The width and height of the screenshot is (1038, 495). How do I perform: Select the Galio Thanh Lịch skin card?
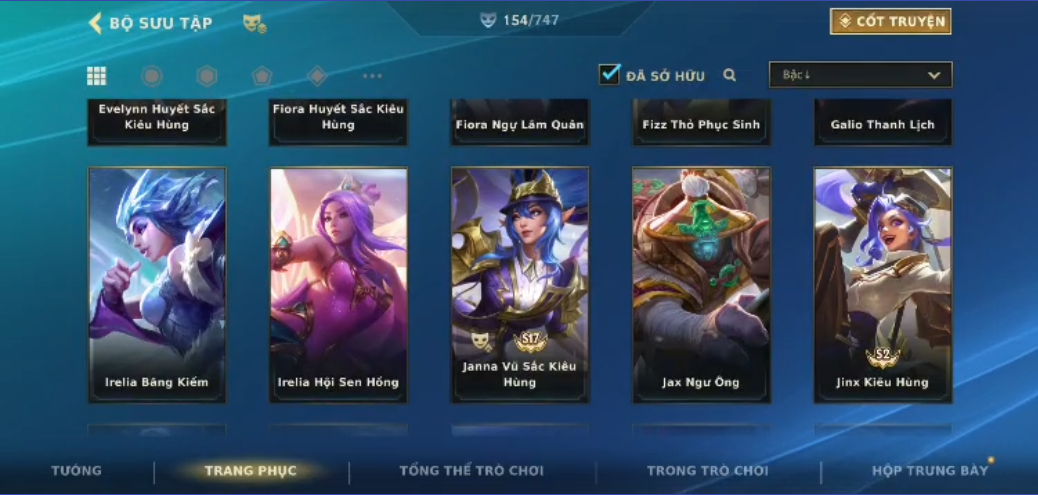[x=882, y=122]
